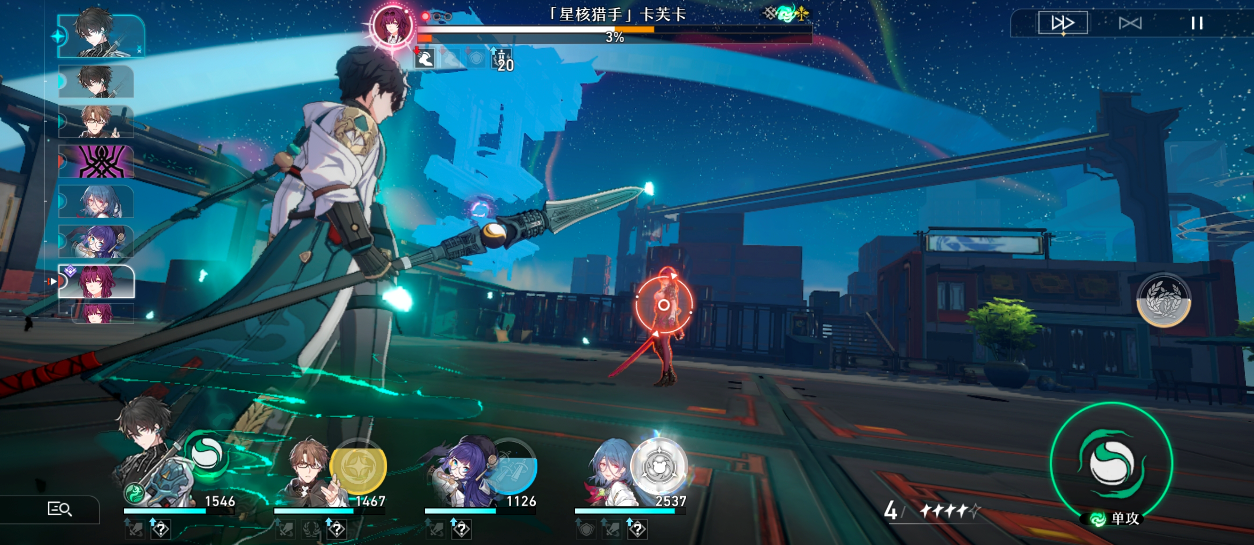Image resolution: width=1254 pixels, height=545 pixels.
Task: Select the blue-haired party member portrait
Action: point(611,472)
